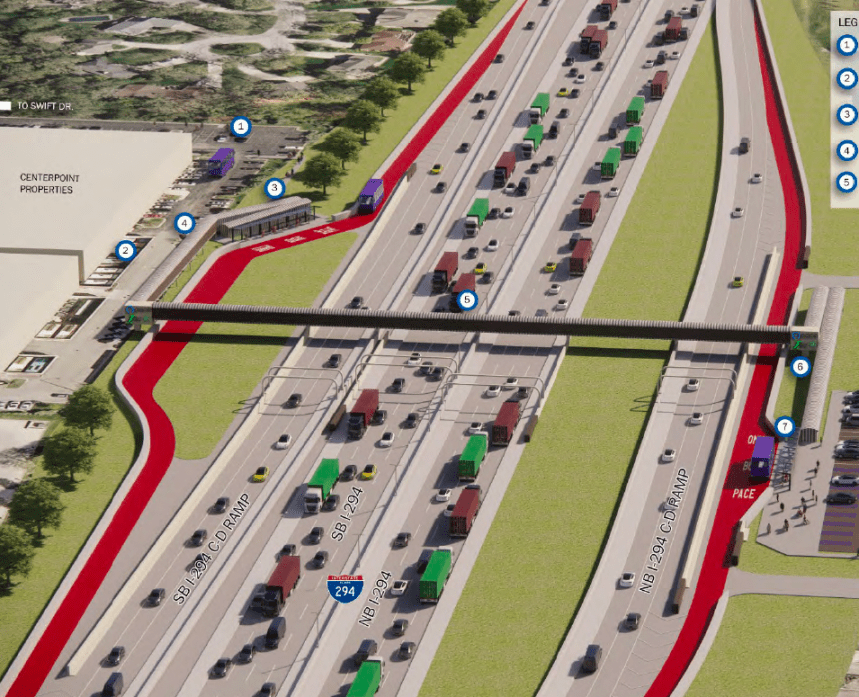Viewport: 859px width, 697px height.
Task: Select entry 4 in the legend panel
Action: click(847, 151)
